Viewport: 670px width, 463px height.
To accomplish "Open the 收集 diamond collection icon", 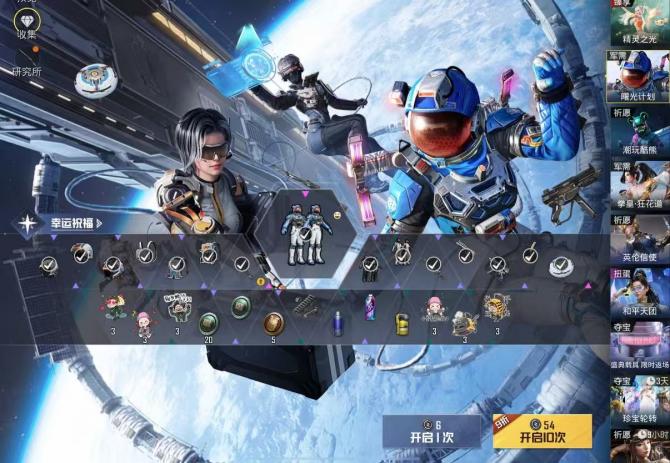I will coord(26,22).
